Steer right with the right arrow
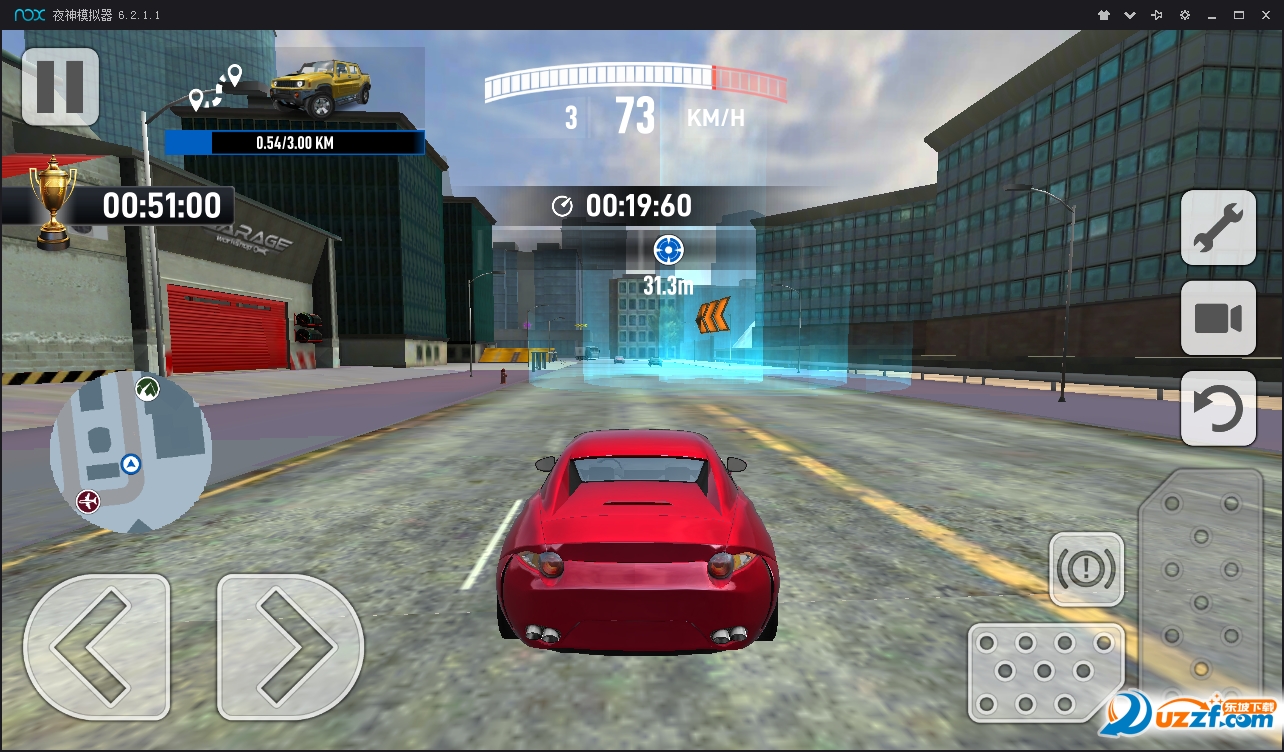 [288, 646]
